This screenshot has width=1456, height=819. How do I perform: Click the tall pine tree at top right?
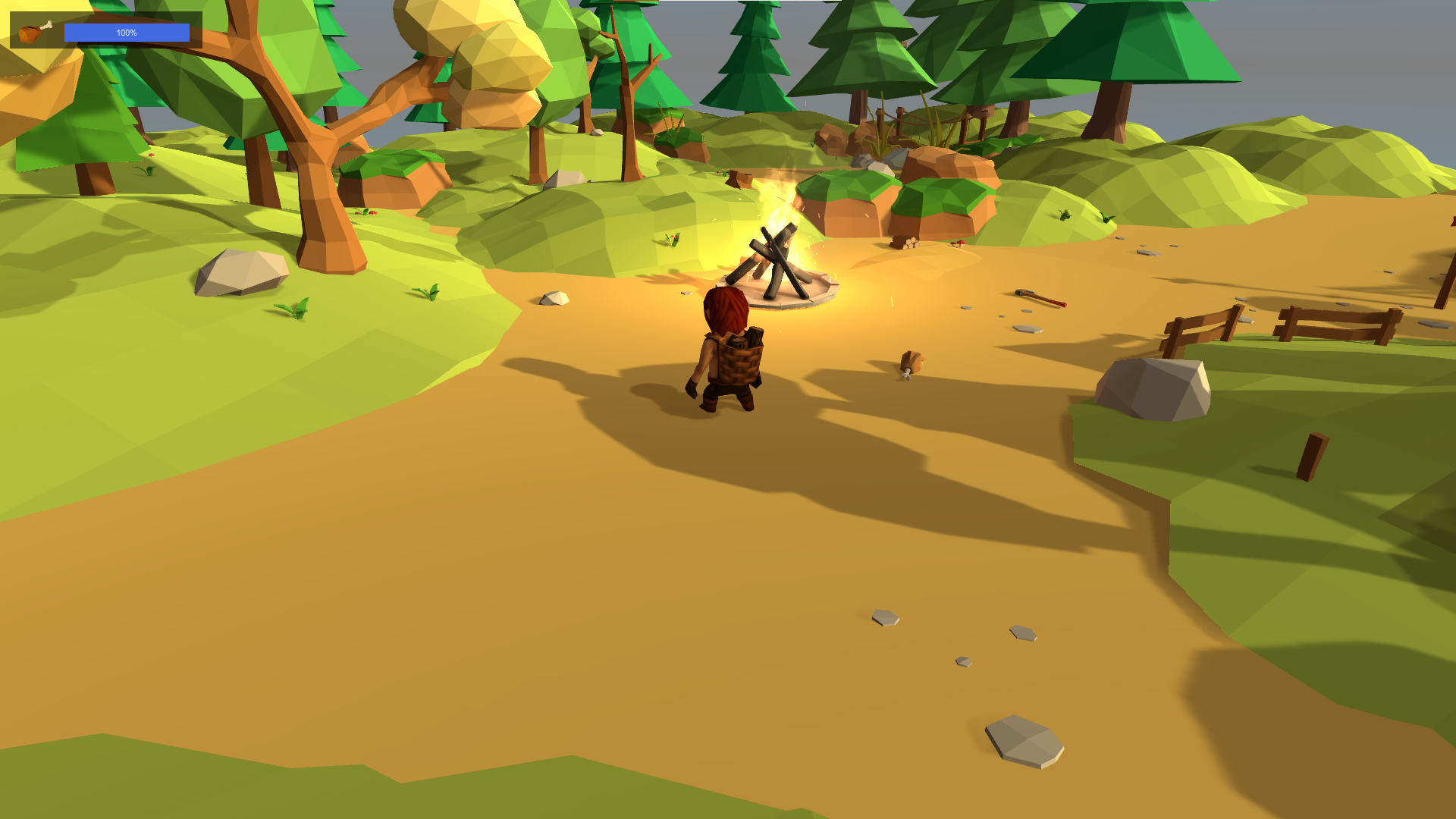[1122, 61]
